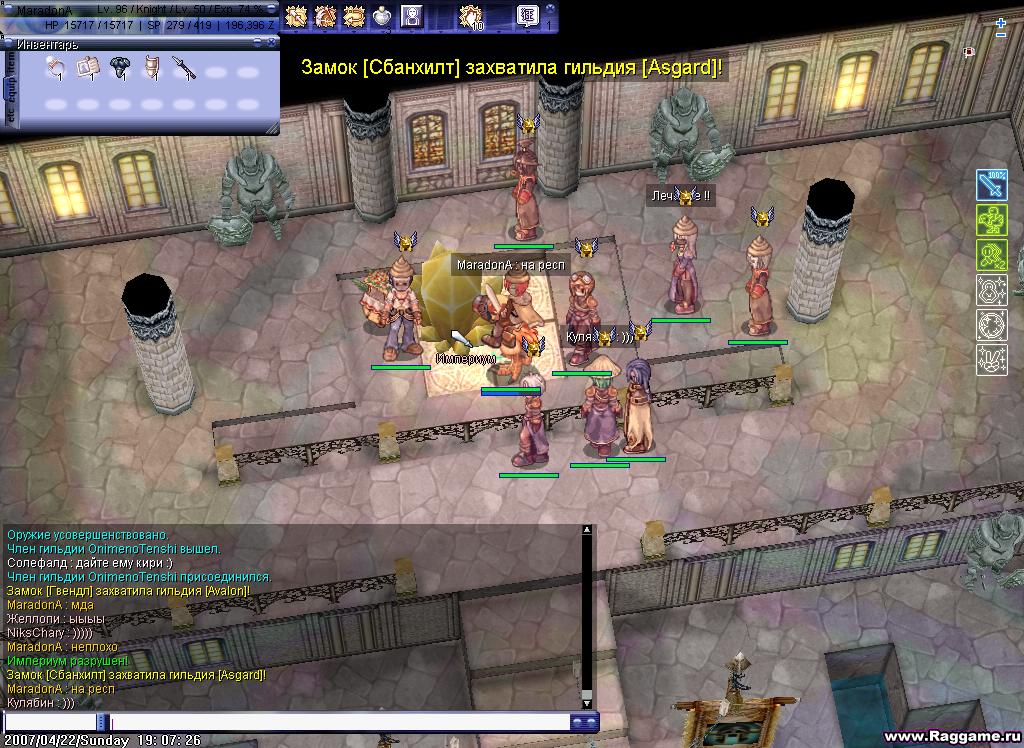Click the minus zoom button
Screen dimensions: 1024x748
(1000, 36)
